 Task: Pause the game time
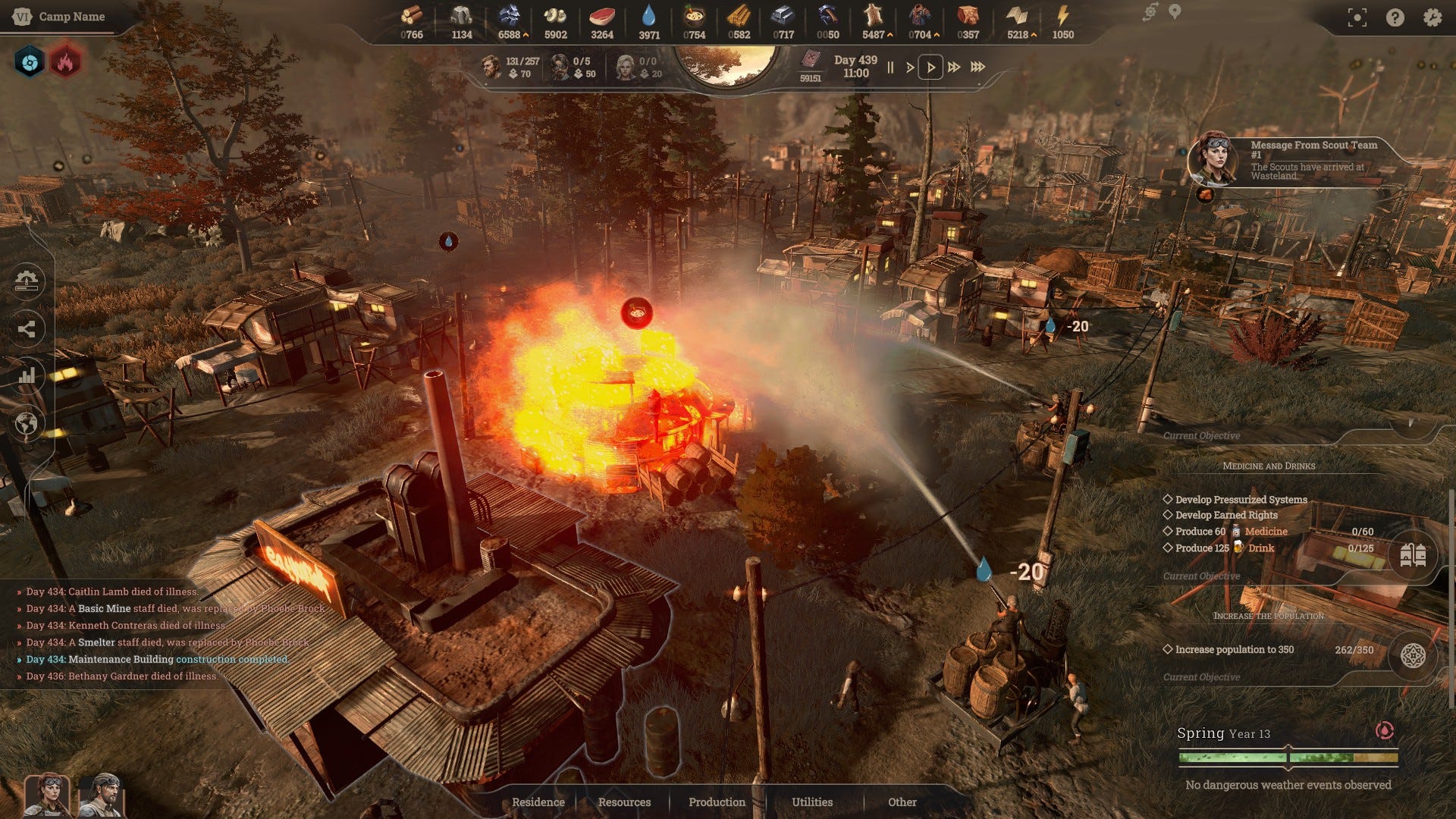890,67
